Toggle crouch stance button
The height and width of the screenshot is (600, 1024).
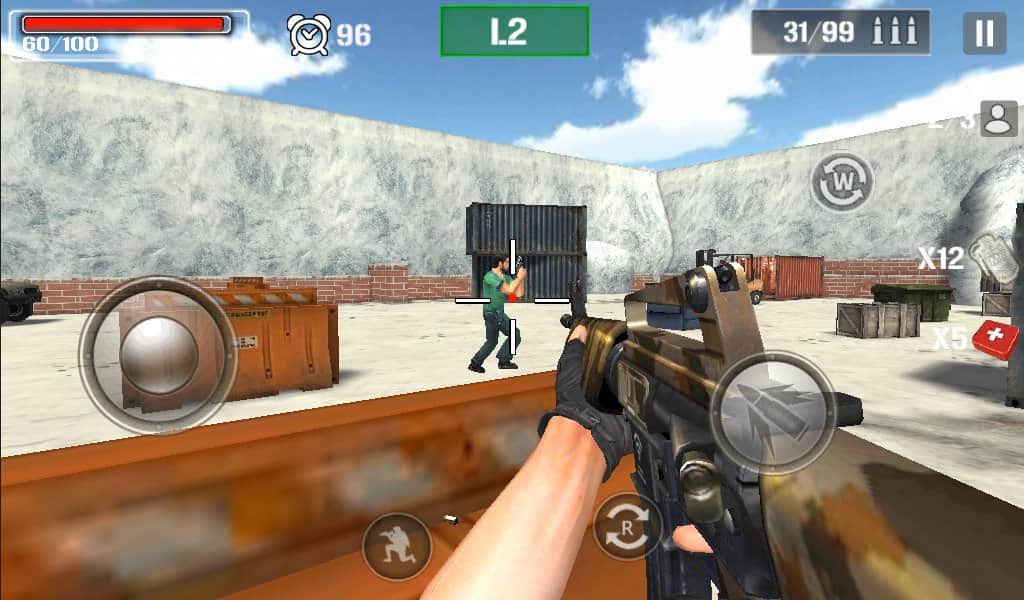[397, 546]
